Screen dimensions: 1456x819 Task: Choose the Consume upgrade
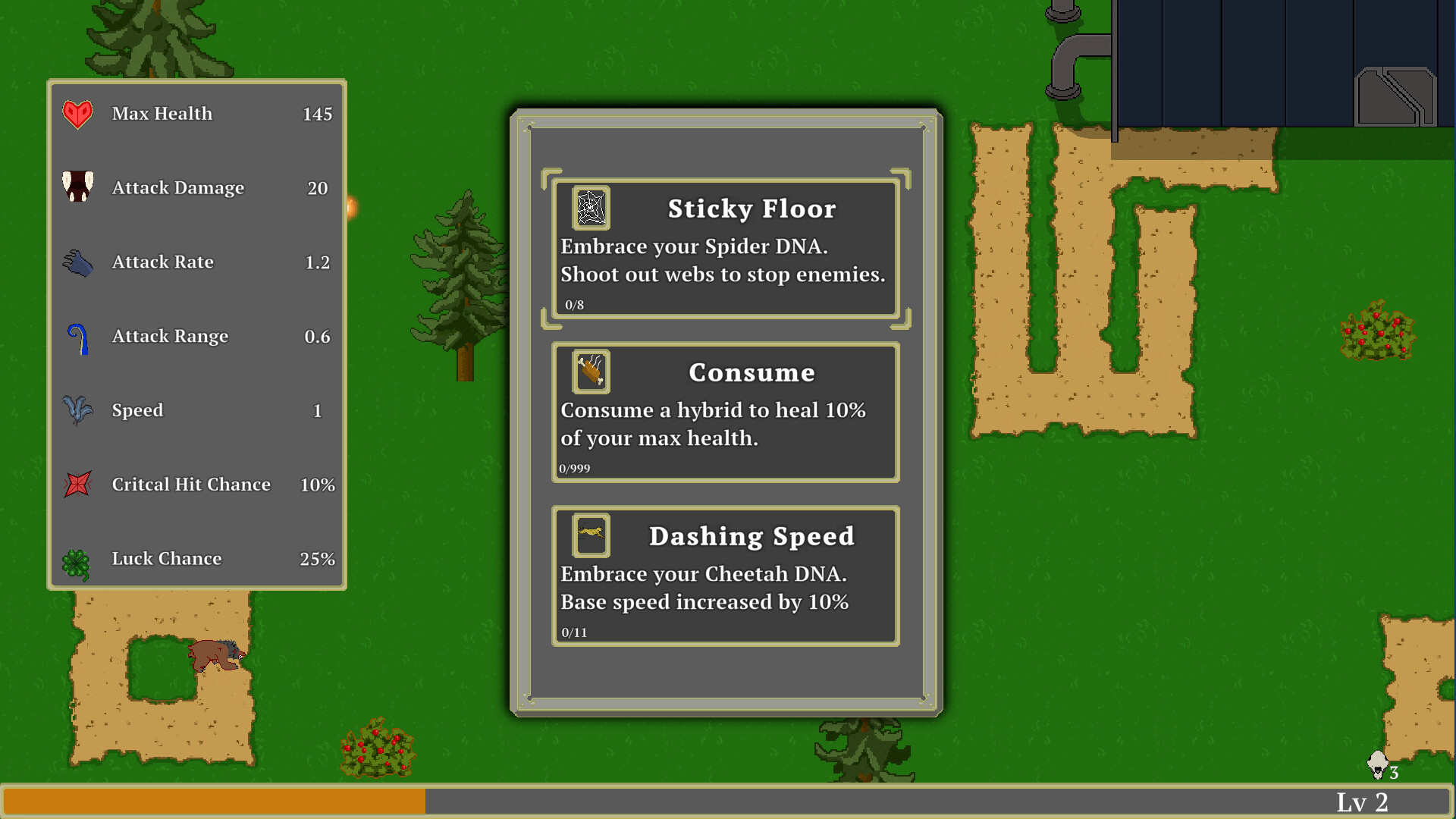725,412
